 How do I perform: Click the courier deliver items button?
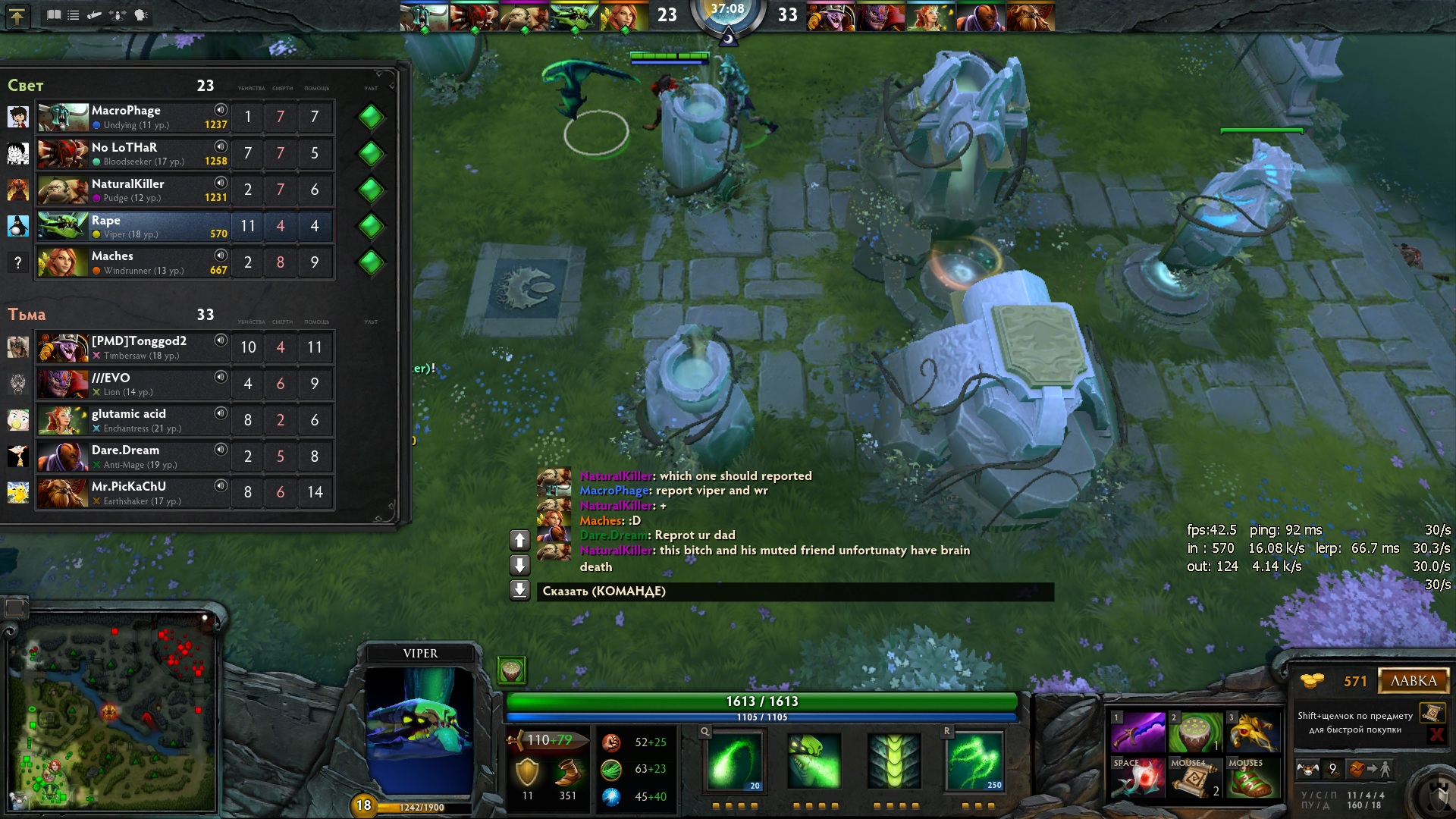1369,769
